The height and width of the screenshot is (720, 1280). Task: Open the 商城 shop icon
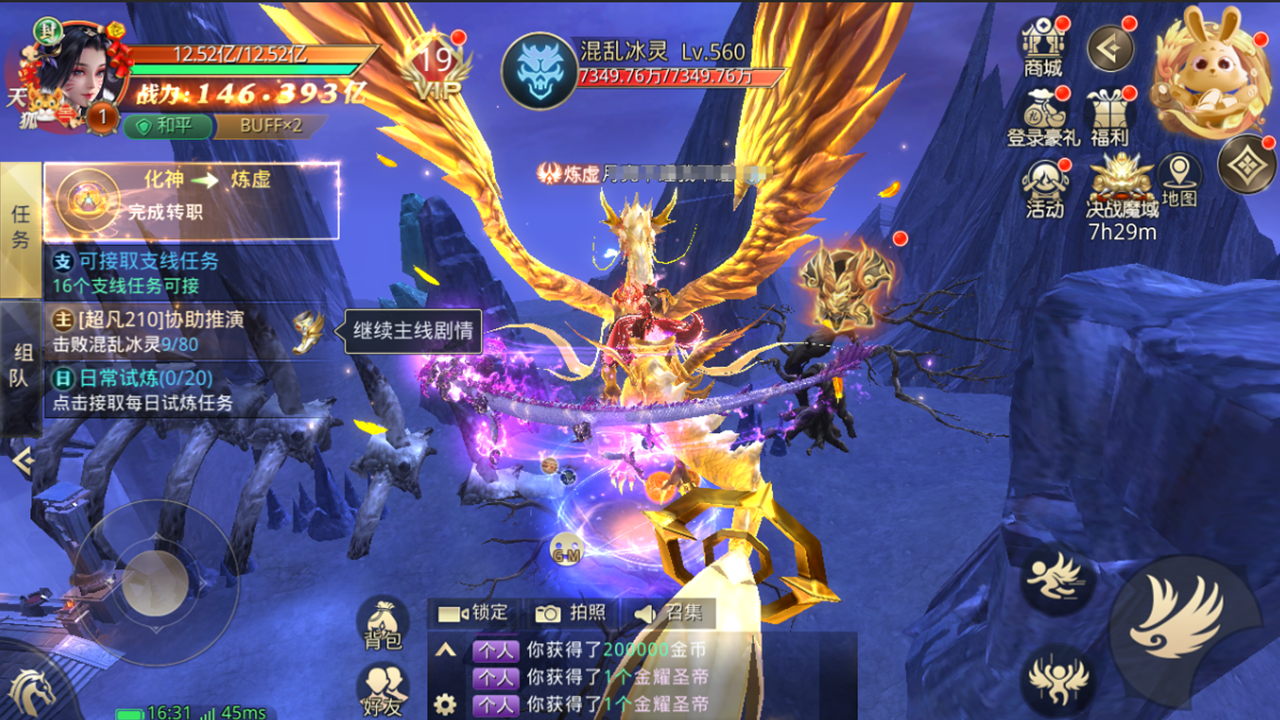(x=1042, y=48)
